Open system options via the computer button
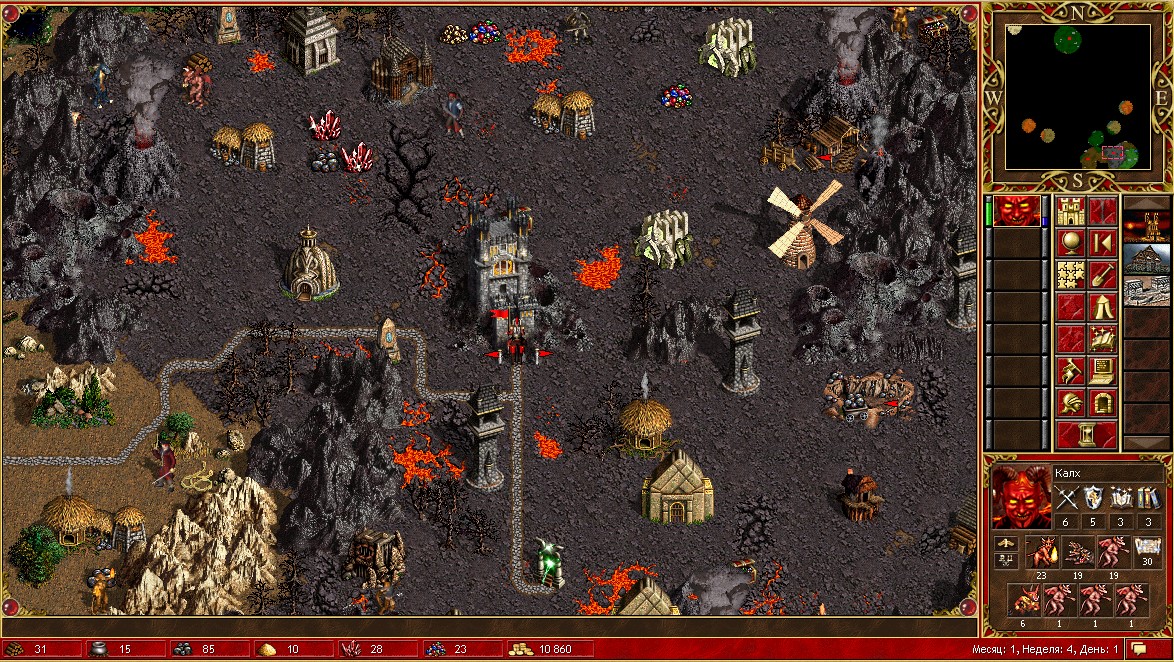The width and height of the screenshot is (1174, 662). [1102, 370]
